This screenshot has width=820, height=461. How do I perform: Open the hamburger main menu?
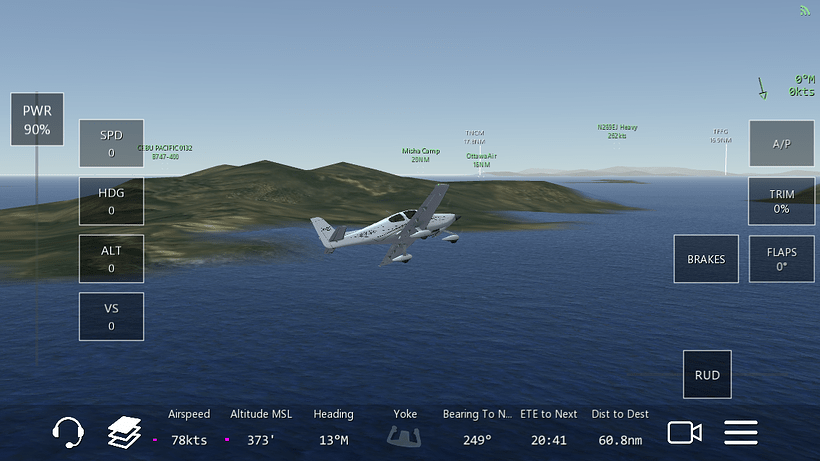741,432
